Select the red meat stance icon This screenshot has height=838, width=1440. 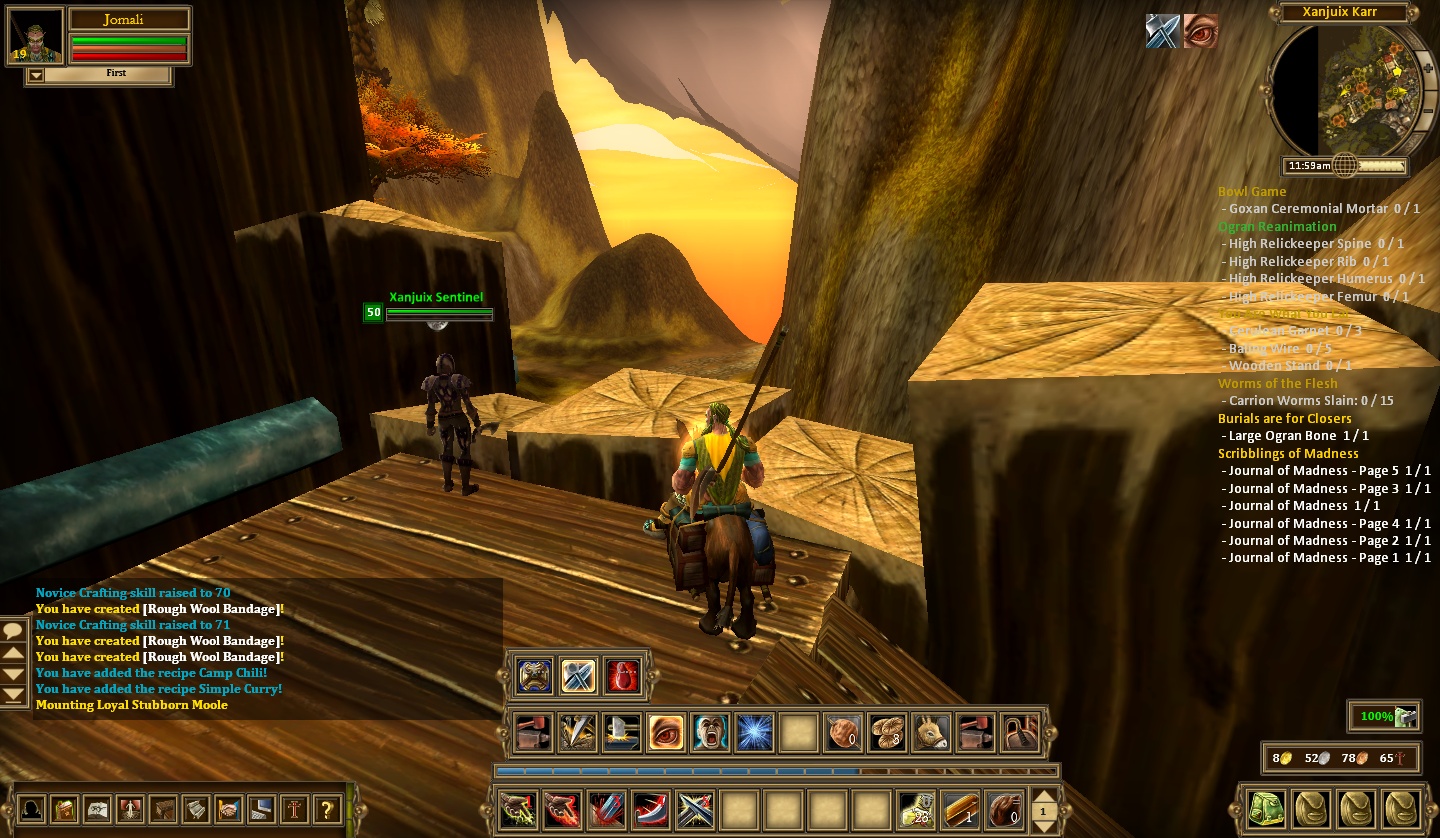coord(622,677)
